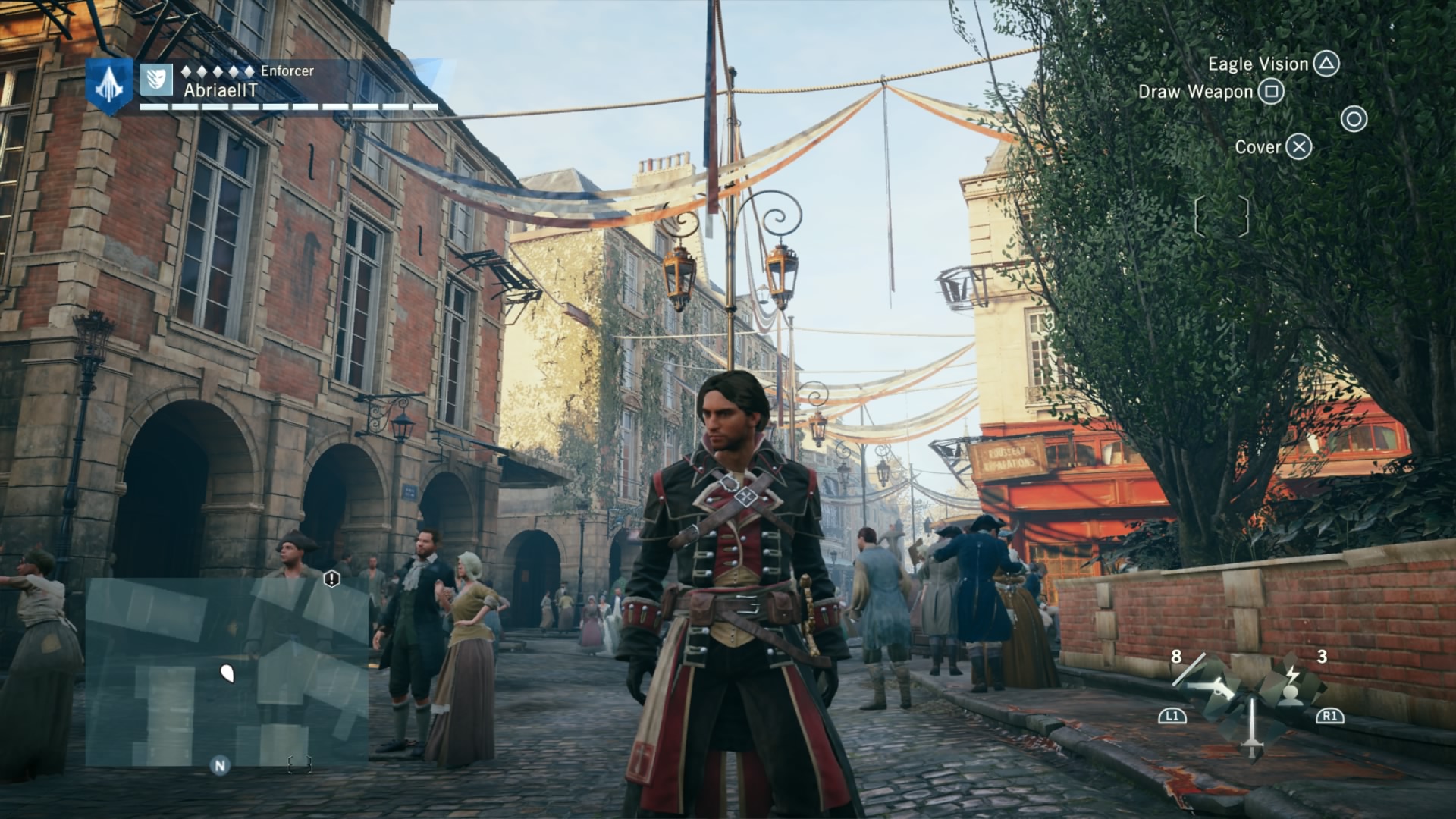
Task: Select the white player marker on the minimap
Action: tap(226, 672)
